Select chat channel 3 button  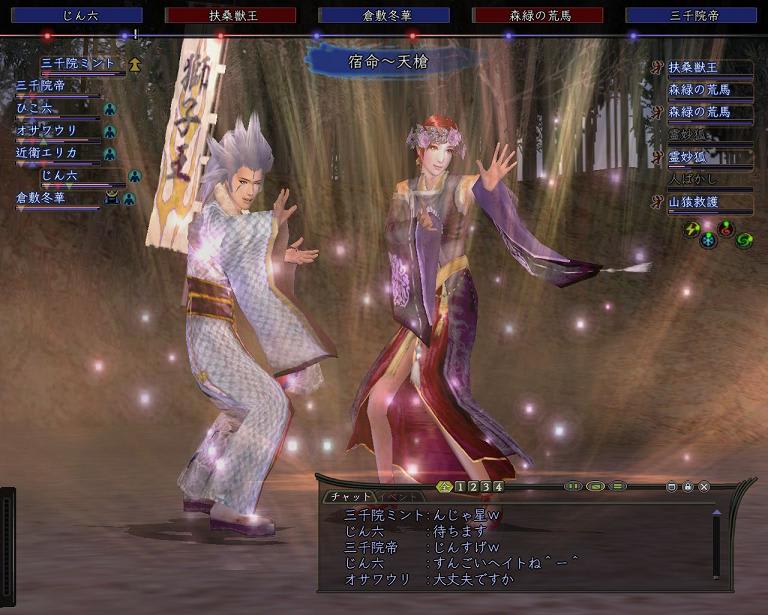[x=485, y=487]
